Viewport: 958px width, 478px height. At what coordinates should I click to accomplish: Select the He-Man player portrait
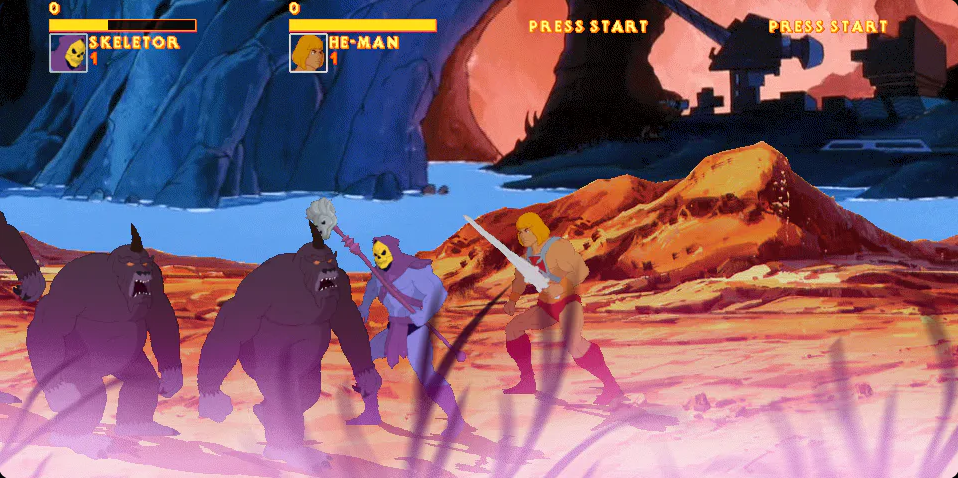(x=308, y=53)
